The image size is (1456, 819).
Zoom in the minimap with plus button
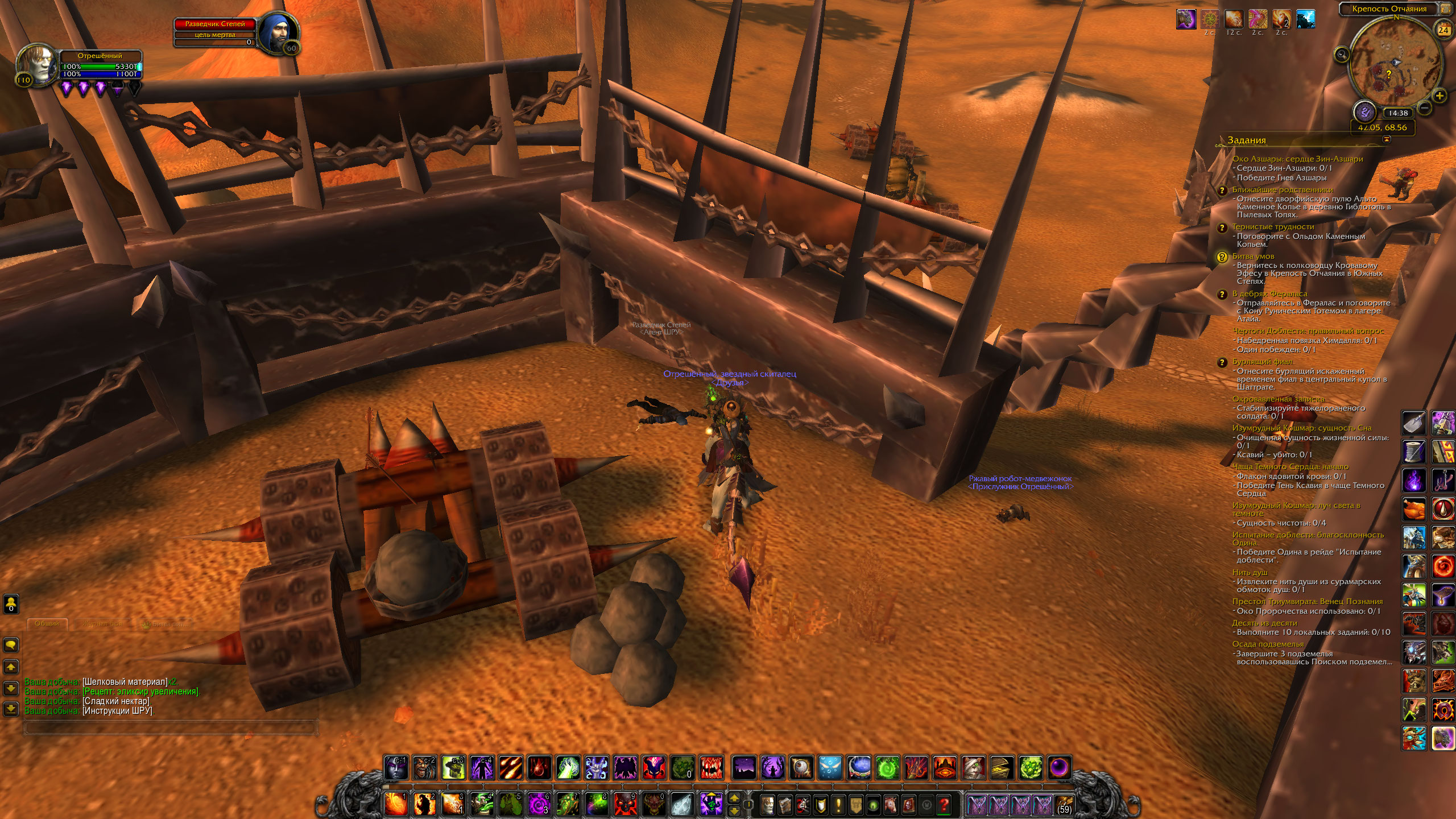1440,95
